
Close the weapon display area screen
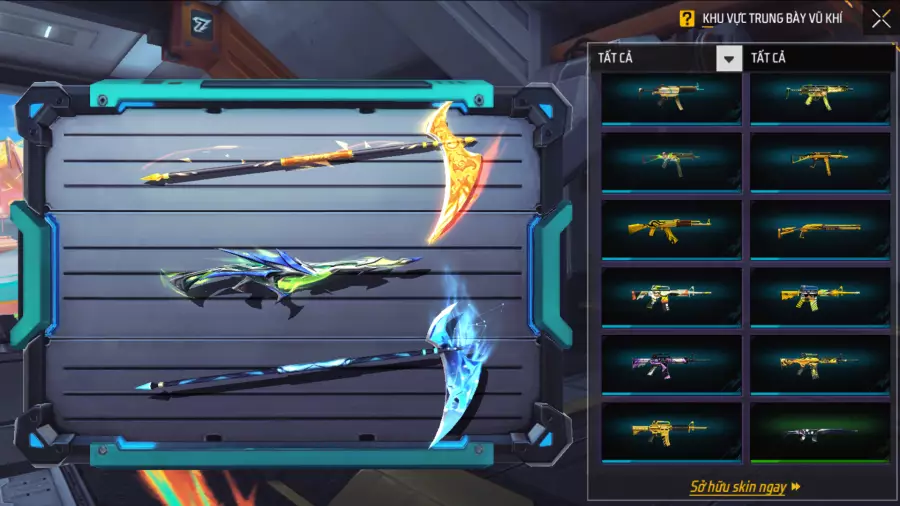coord(880,18)
